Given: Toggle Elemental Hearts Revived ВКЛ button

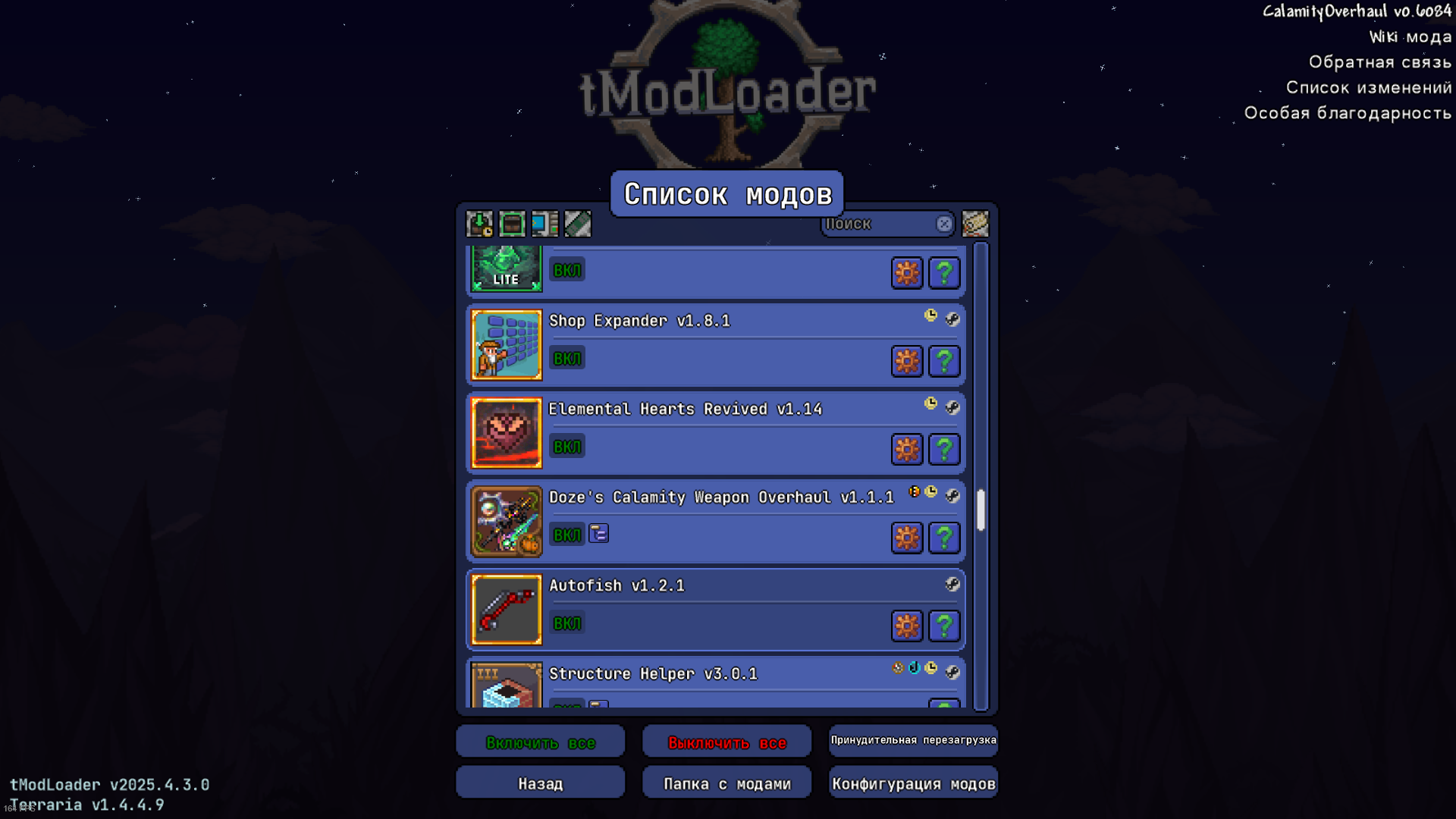Looking at the screenshot, I should [x=566, y=447].
